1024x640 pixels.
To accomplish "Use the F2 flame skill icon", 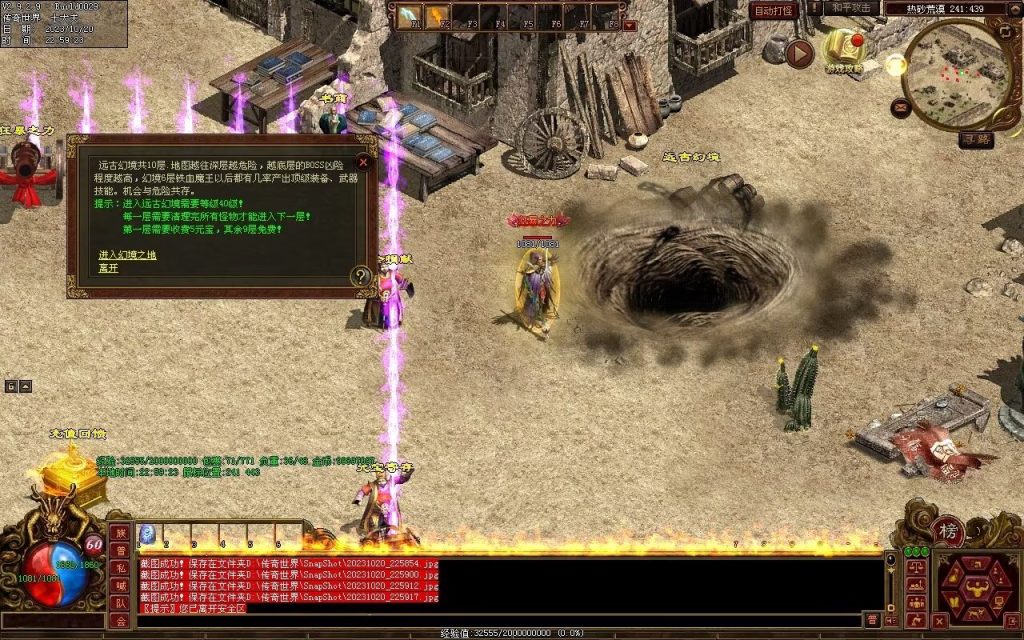I will click(437, 17).
